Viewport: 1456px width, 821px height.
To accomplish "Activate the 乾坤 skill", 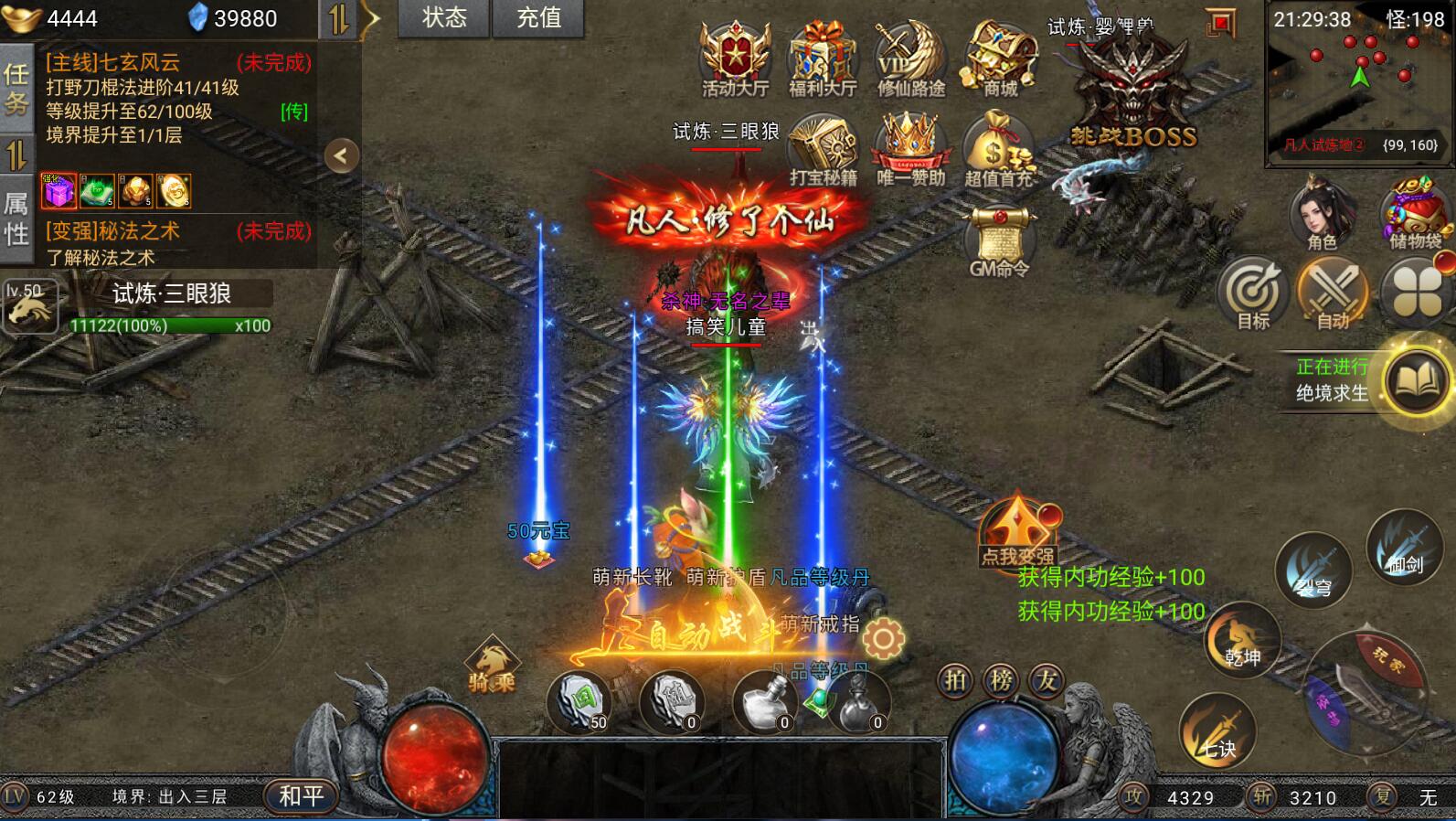I will (1241, 640).
